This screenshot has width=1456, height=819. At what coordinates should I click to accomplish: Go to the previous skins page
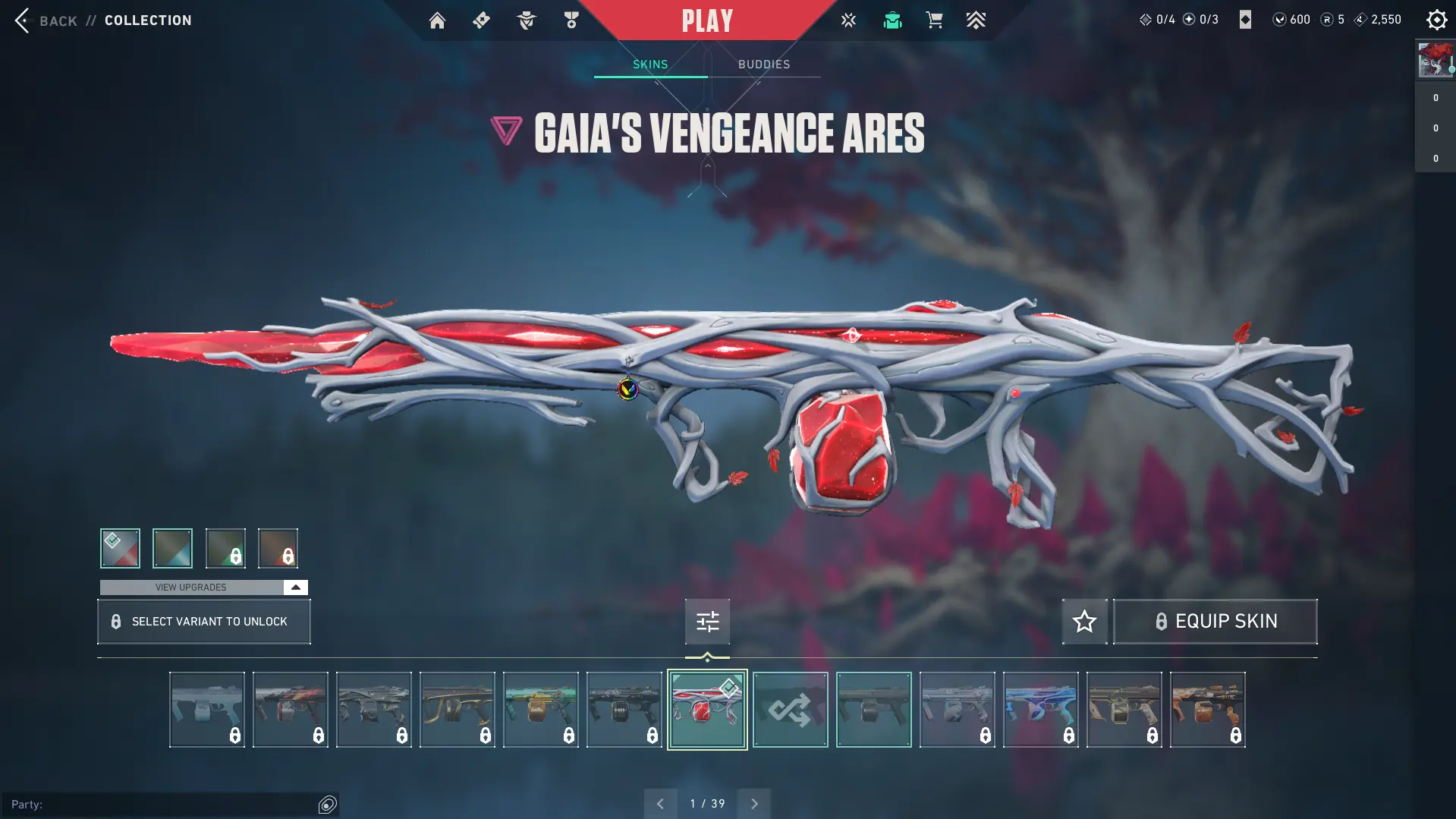pos(660,804)
